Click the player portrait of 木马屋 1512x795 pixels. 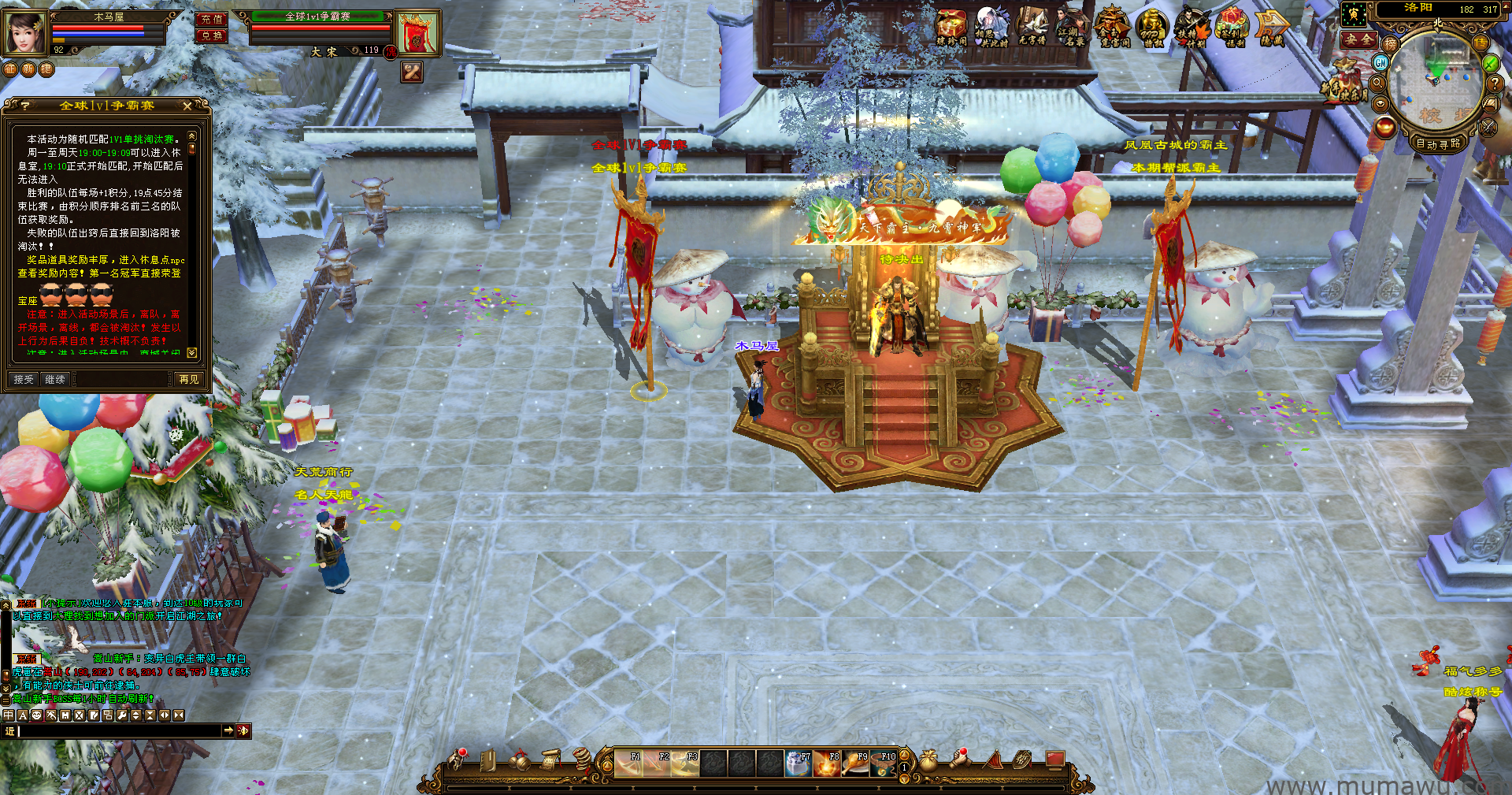tap(25, 32)
